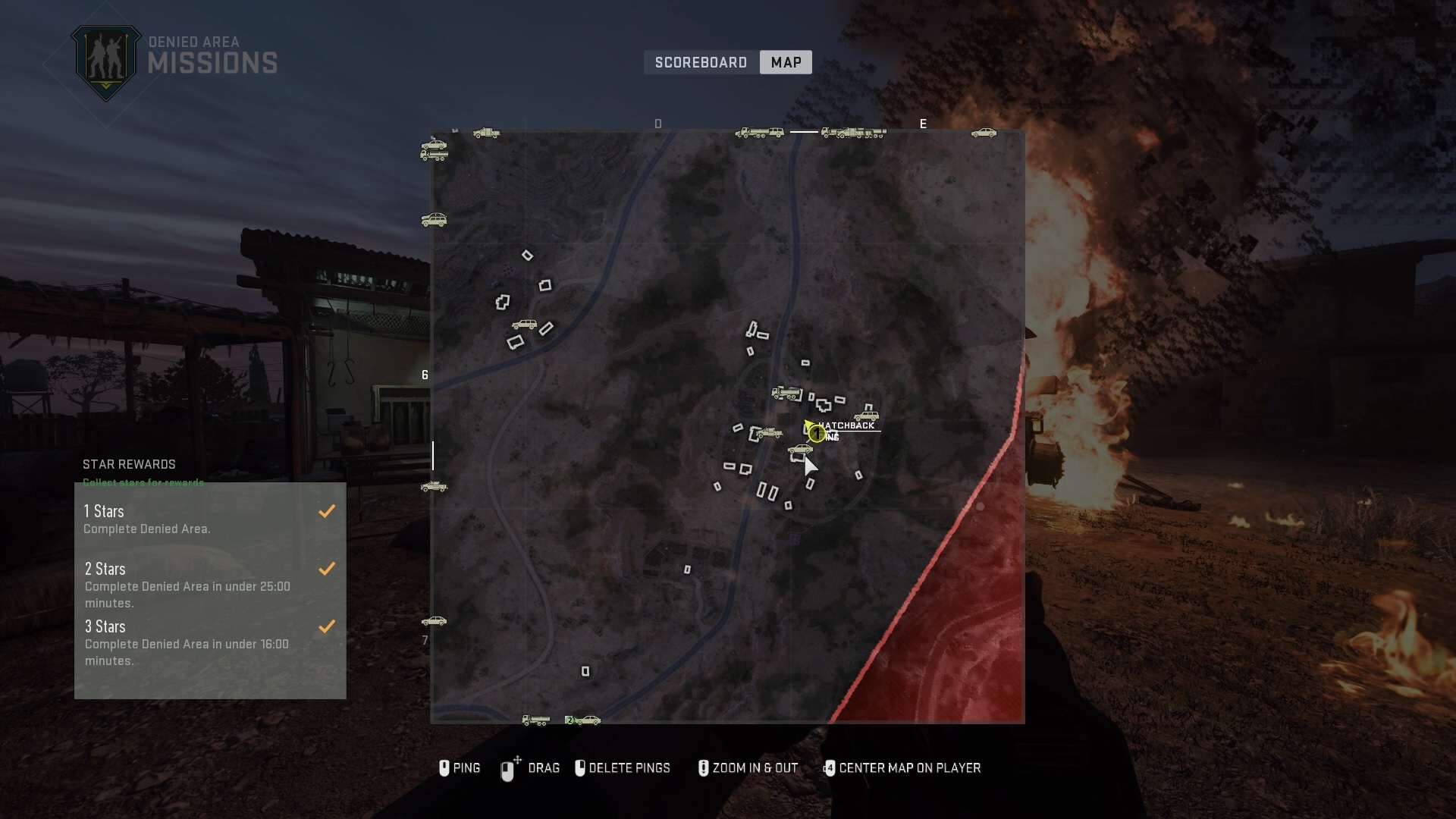Image resolution: width=1456 pixels, height=819 pixels.
Task: Switch to the Scoreboard tab
Action: (700, 62)
